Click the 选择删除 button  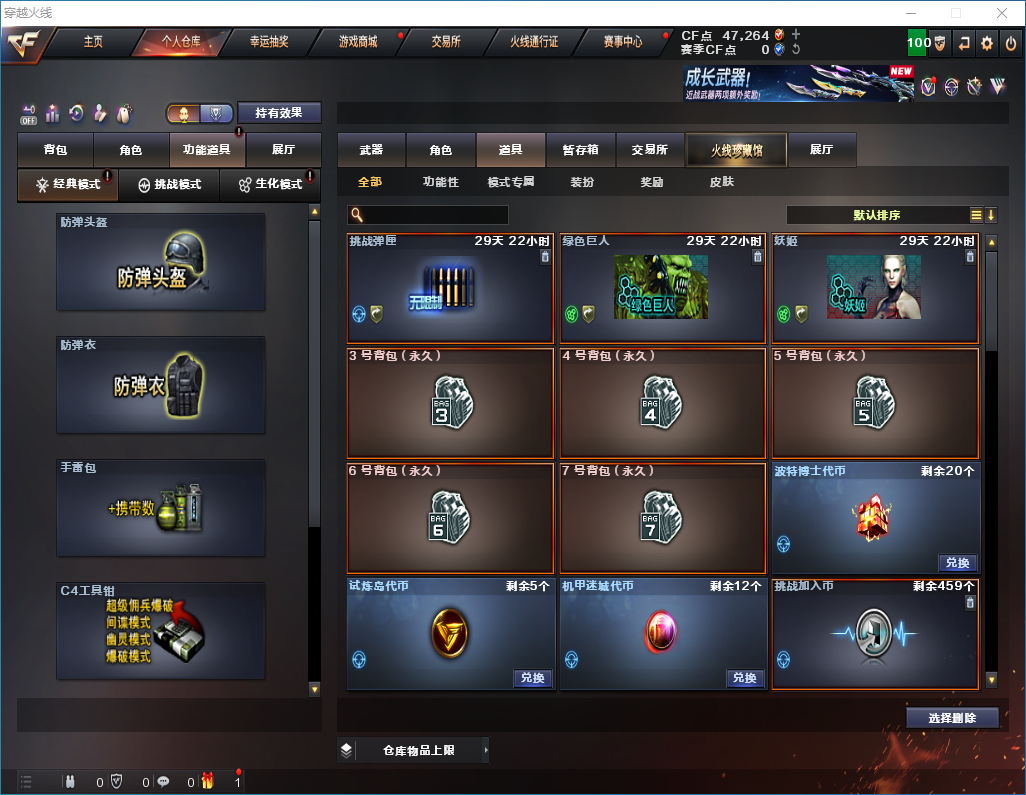click(x=952, y=718)
